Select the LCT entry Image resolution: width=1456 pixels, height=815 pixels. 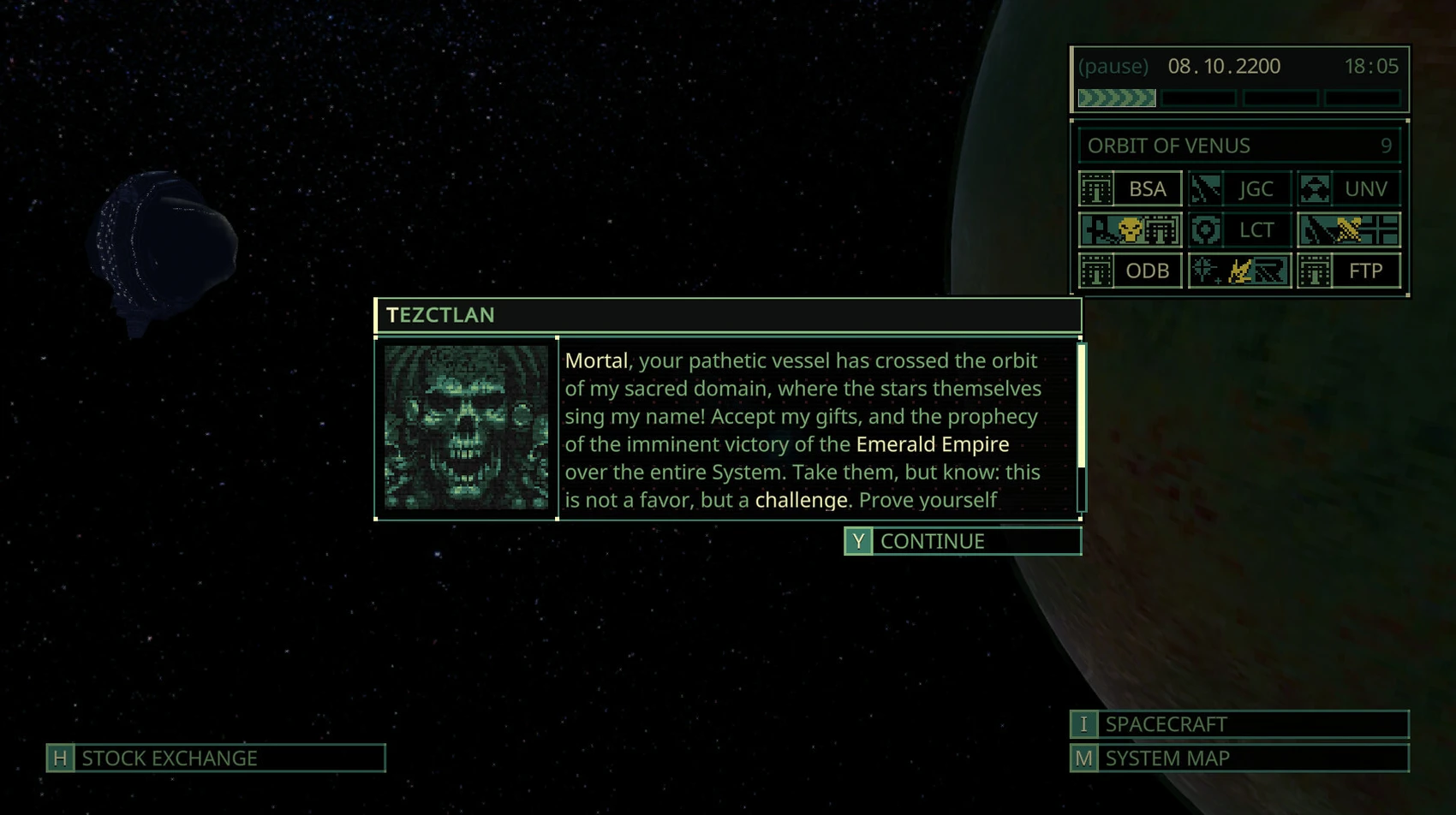point(1239,229)
